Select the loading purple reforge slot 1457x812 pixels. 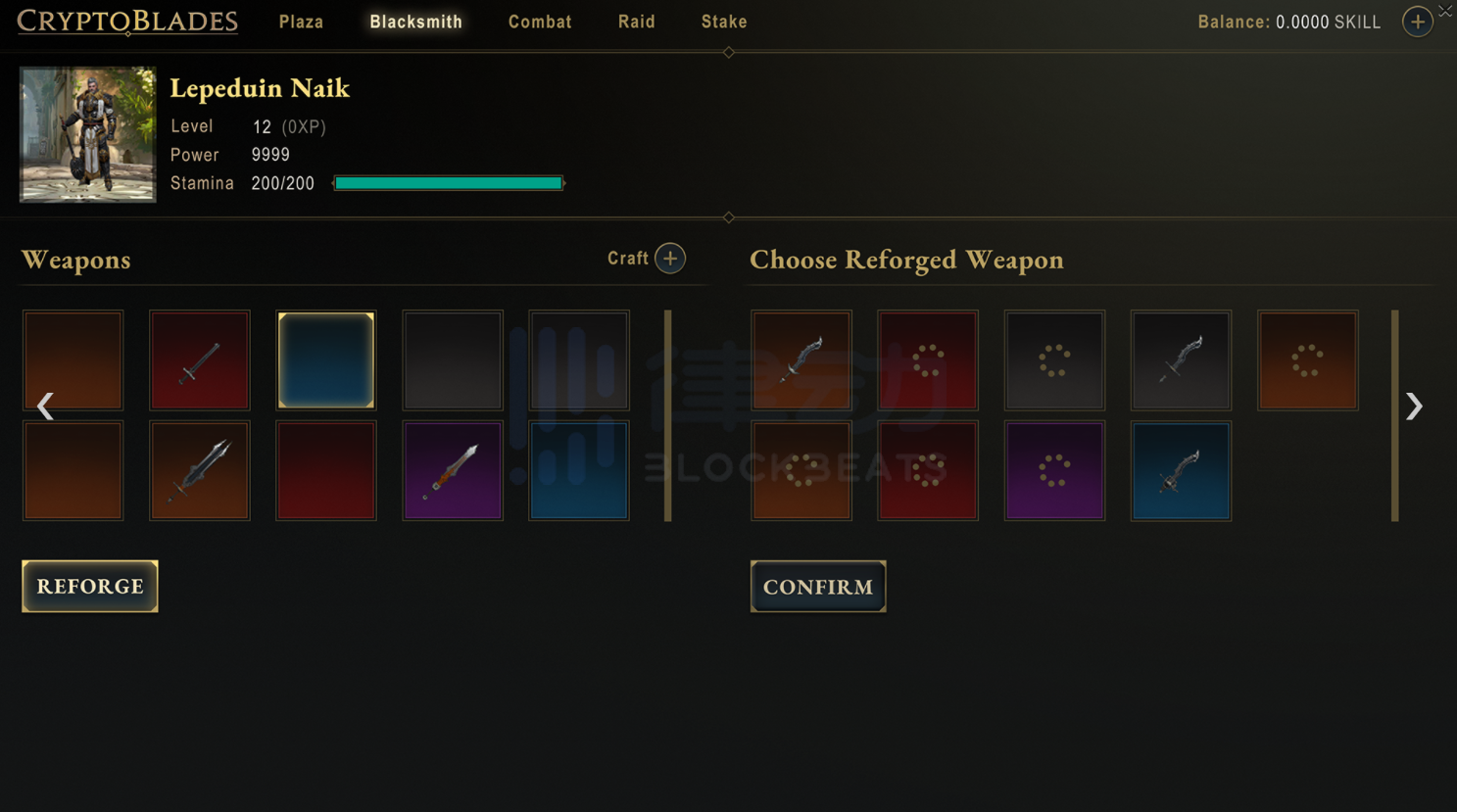coord(1054,470)
